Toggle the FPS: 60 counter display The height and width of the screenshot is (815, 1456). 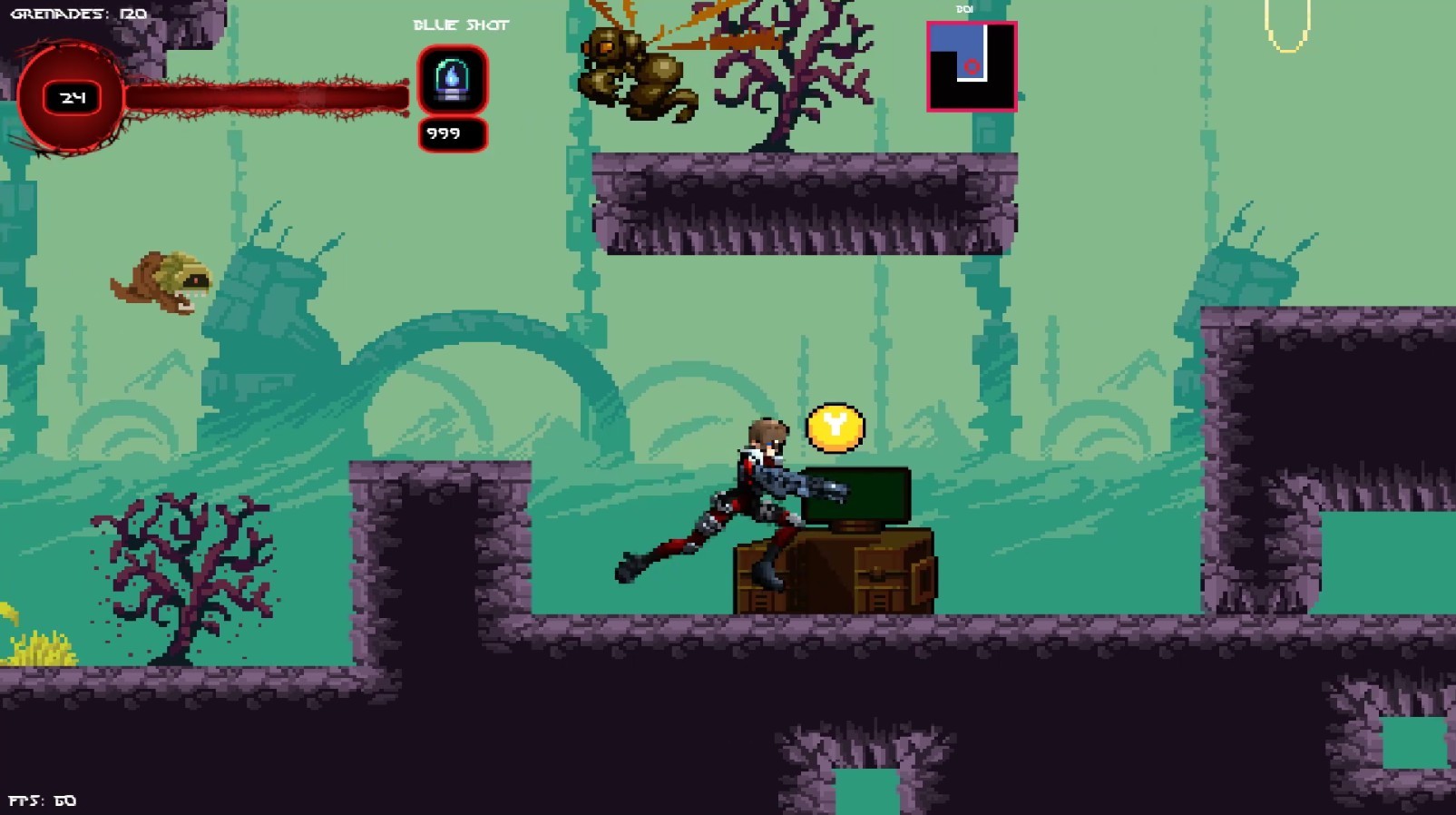pos(41,800)
